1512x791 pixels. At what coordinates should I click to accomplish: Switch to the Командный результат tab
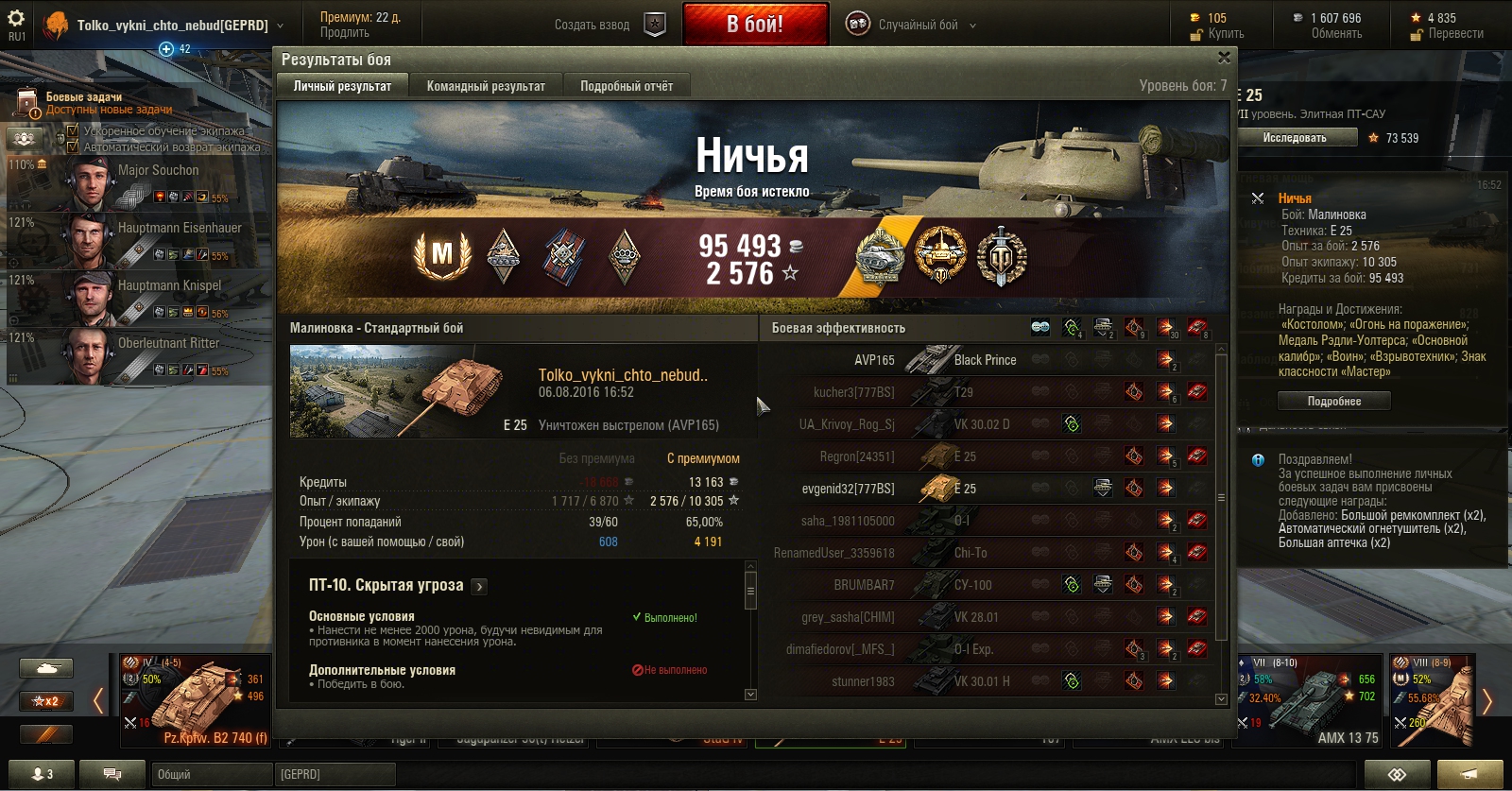pos(486,86)
